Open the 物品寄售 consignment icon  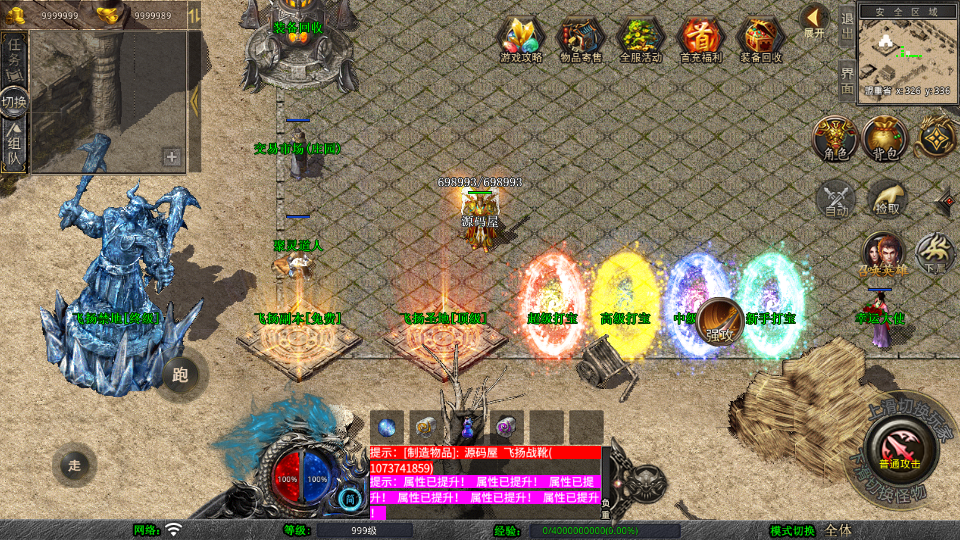pyautogui.click(x=580, y=39)
